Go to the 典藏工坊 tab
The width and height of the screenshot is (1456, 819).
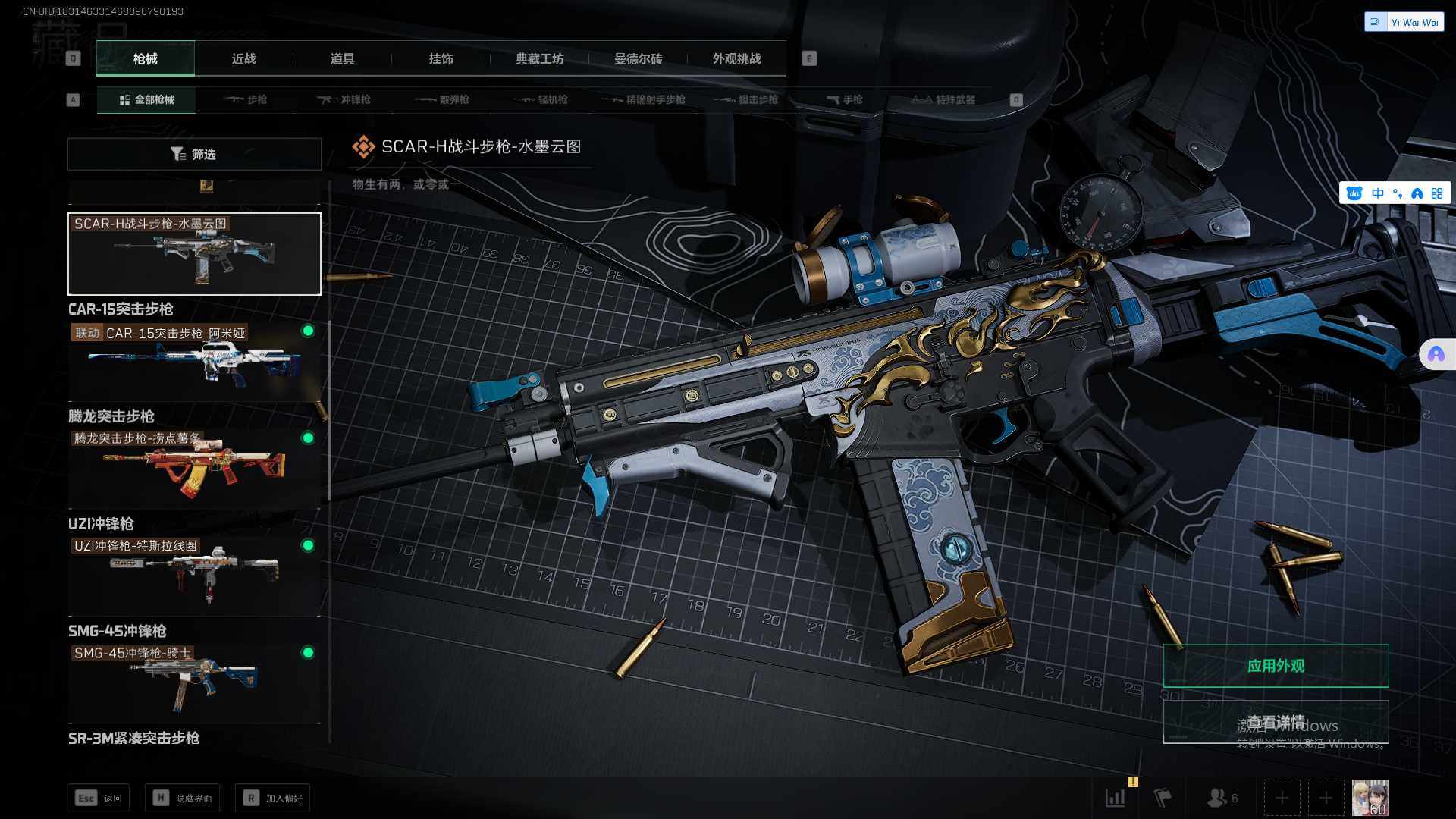(x=539, y=59)
